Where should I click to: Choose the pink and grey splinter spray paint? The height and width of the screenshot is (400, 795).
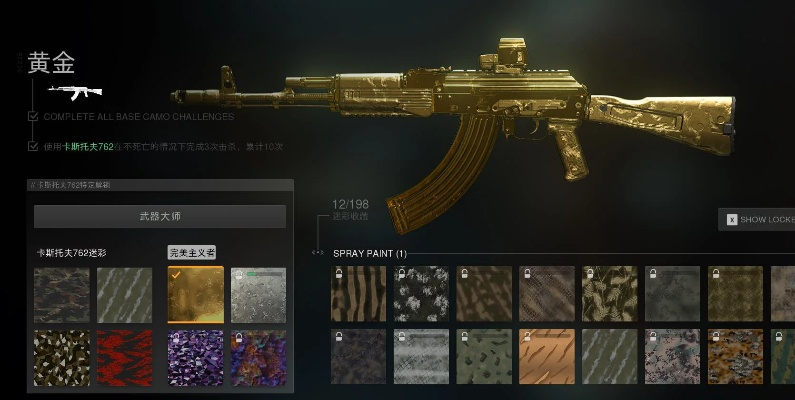(672, 357)
